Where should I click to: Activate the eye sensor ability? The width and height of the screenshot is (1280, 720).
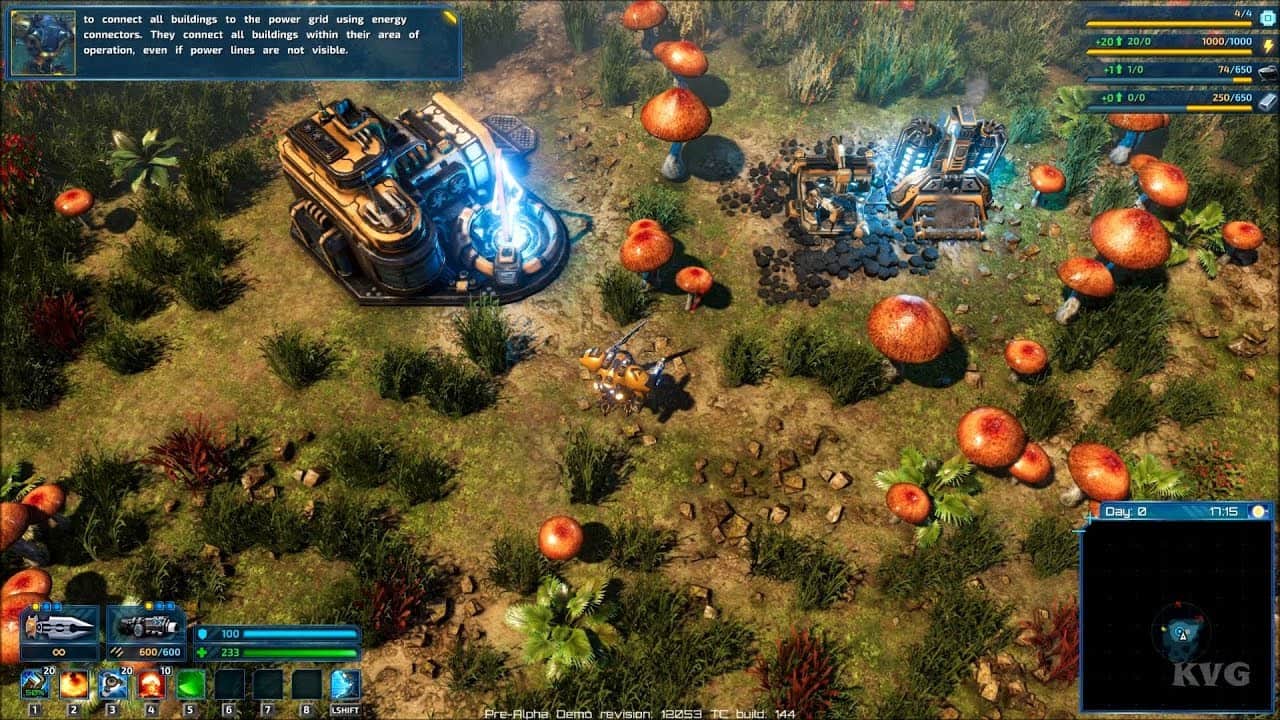pos(113,685)
